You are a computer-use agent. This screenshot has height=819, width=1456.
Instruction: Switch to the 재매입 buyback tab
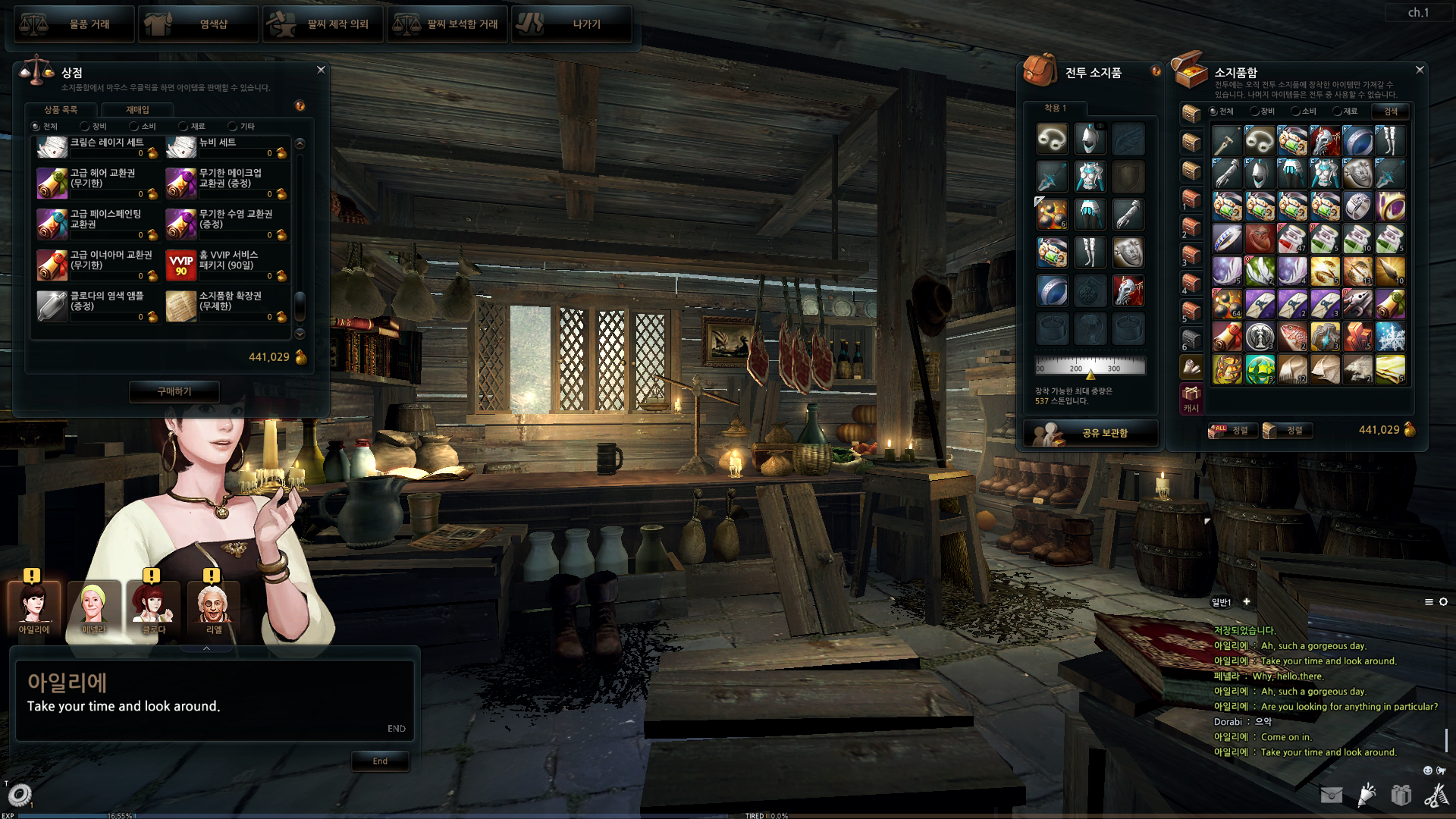[137, 110]
